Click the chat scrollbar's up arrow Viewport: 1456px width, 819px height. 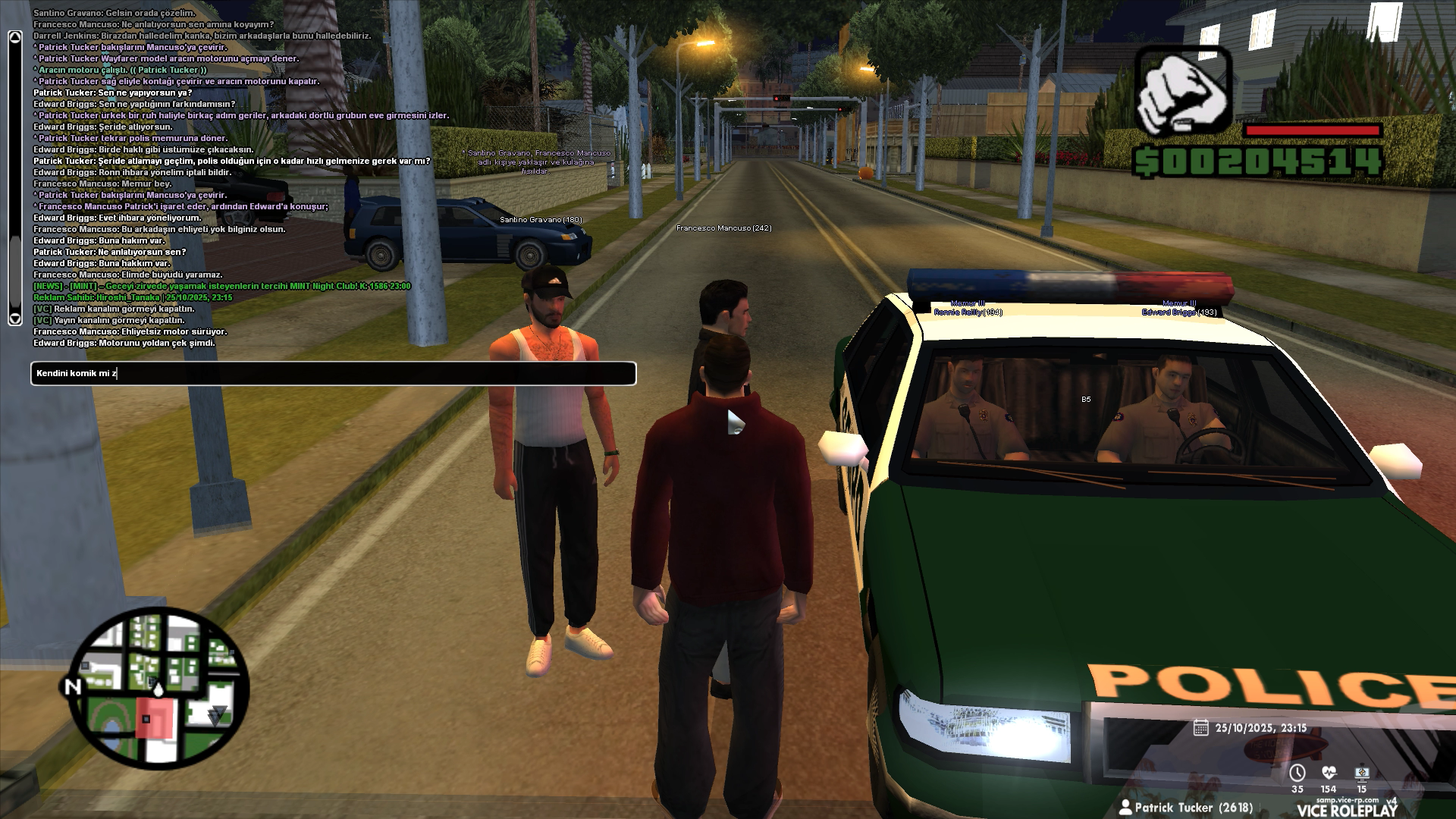pyautogui.click(x=14, y=36)
